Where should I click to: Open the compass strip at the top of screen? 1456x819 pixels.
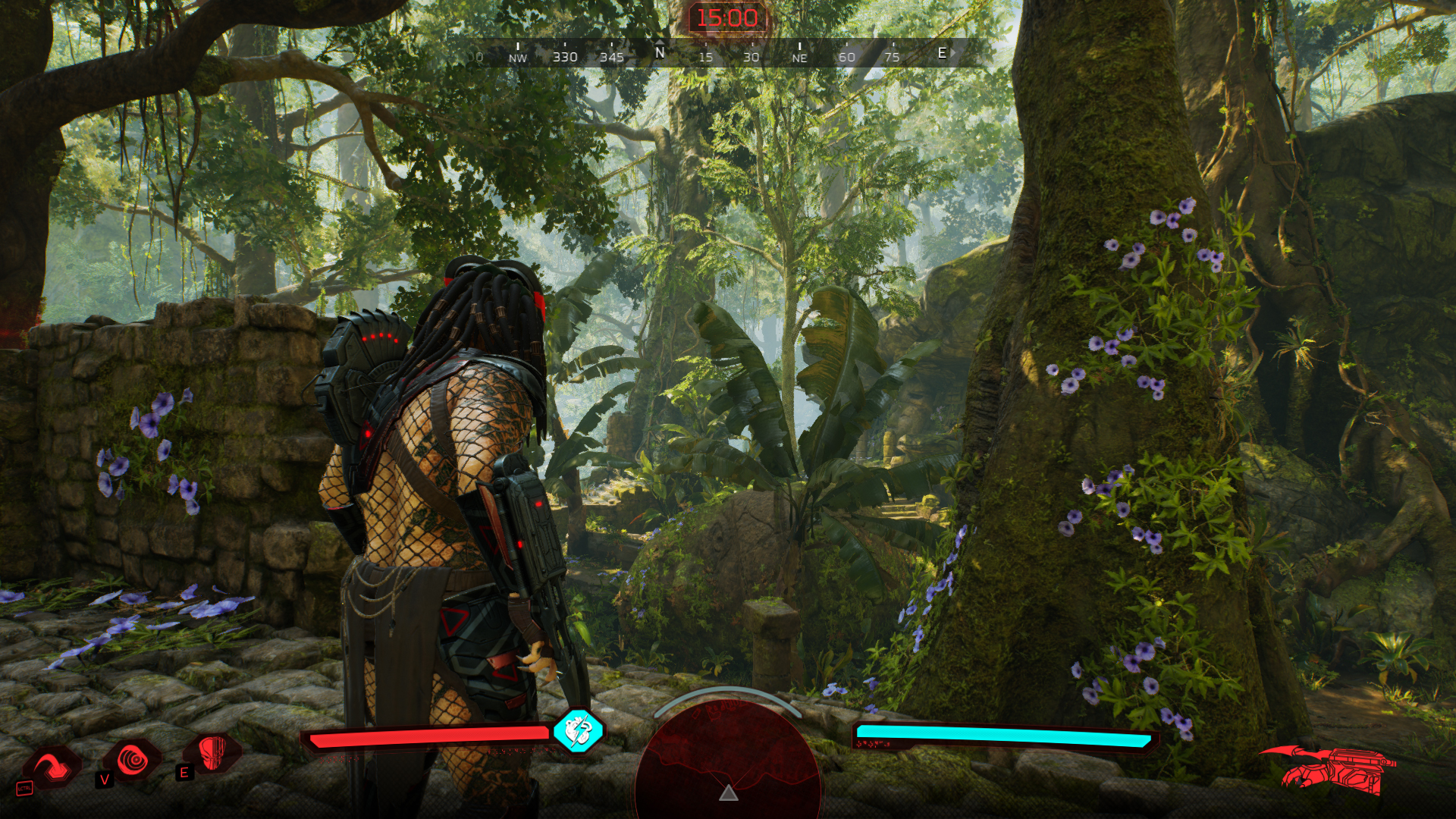[724, 52]
